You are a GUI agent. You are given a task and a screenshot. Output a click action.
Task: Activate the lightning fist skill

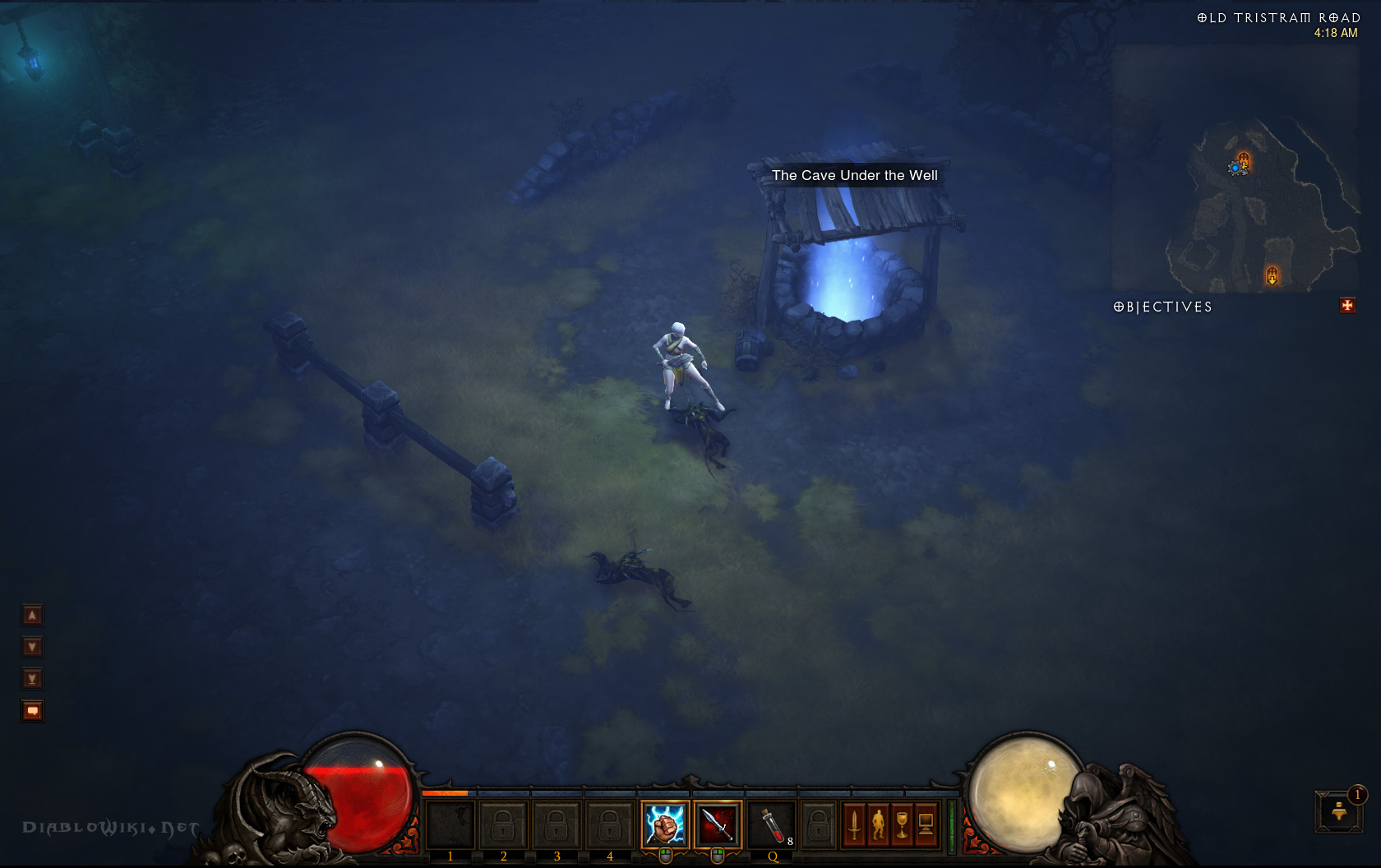pyautogui.click(x=665, y=824)
